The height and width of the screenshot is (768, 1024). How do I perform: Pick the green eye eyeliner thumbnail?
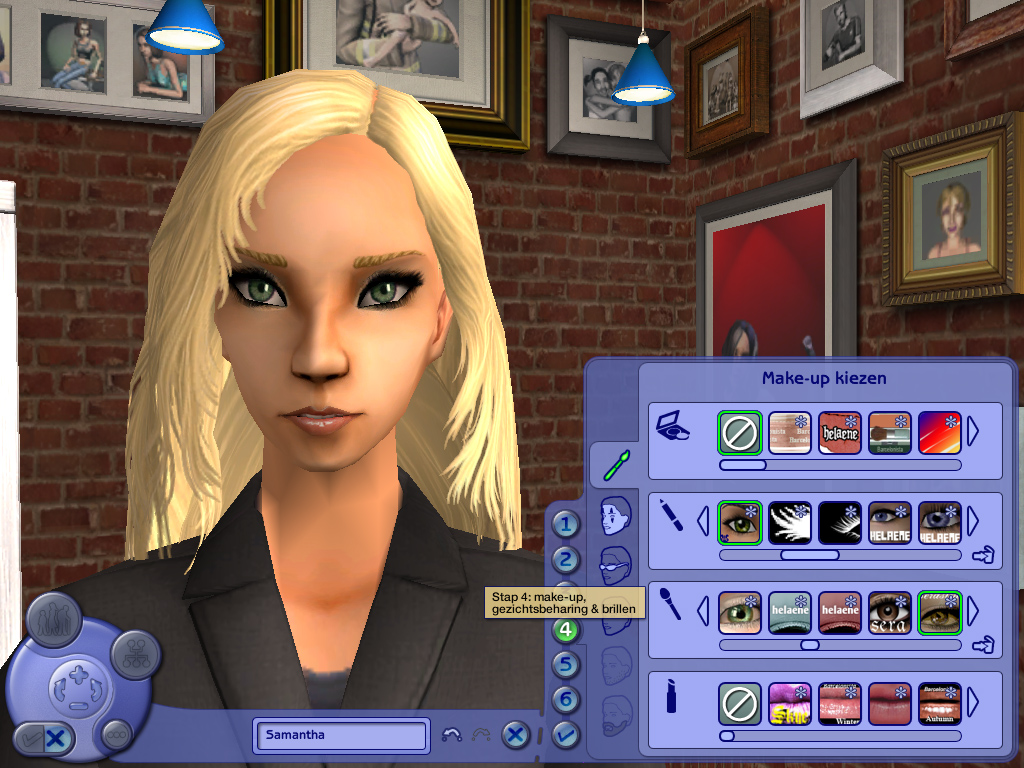(x=739, y=522)
